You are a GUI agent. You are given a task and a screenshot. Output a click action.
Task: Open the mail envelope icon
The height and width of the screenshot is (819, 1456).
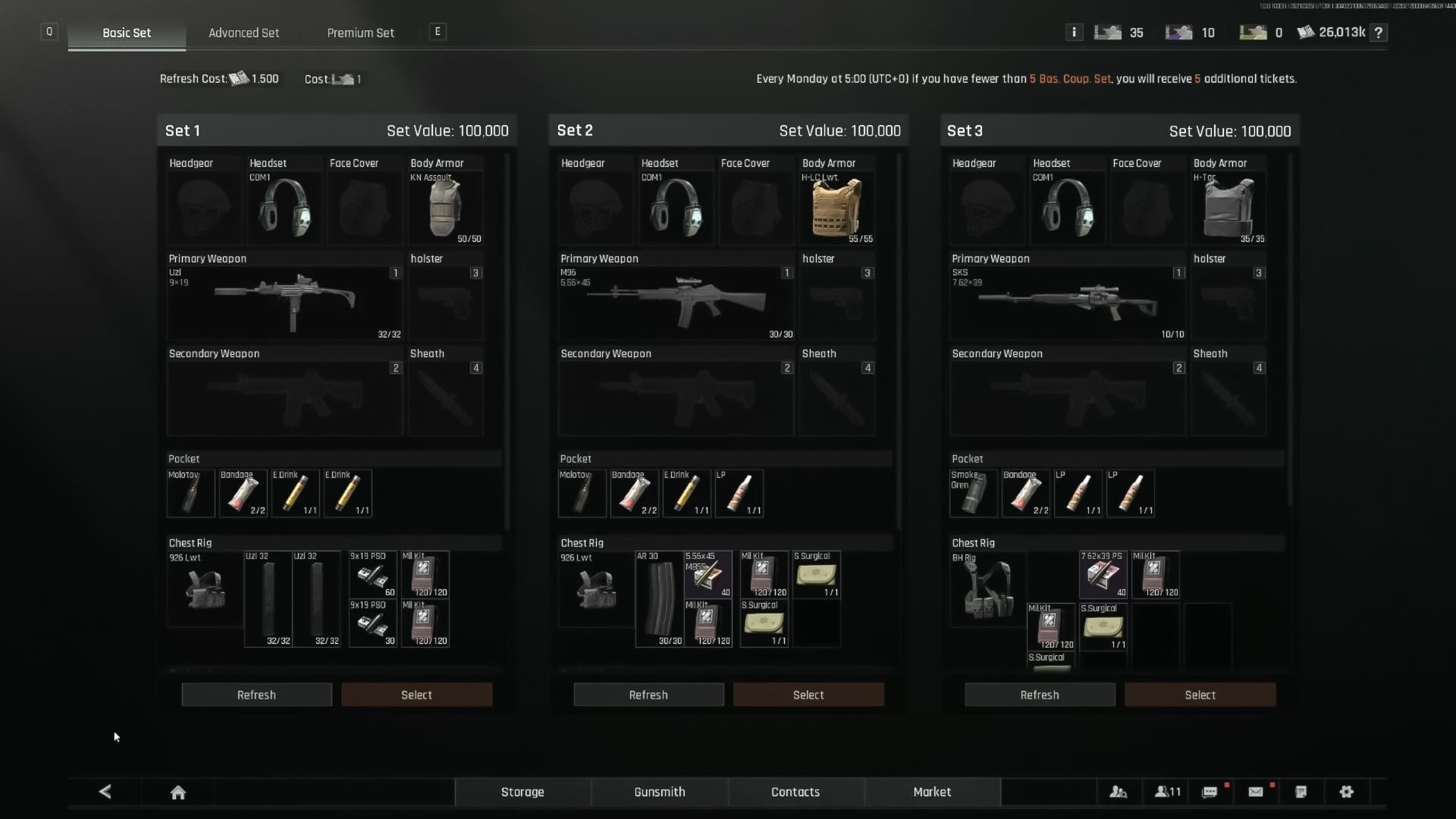pyautogui.click(x=1256, y=792)
